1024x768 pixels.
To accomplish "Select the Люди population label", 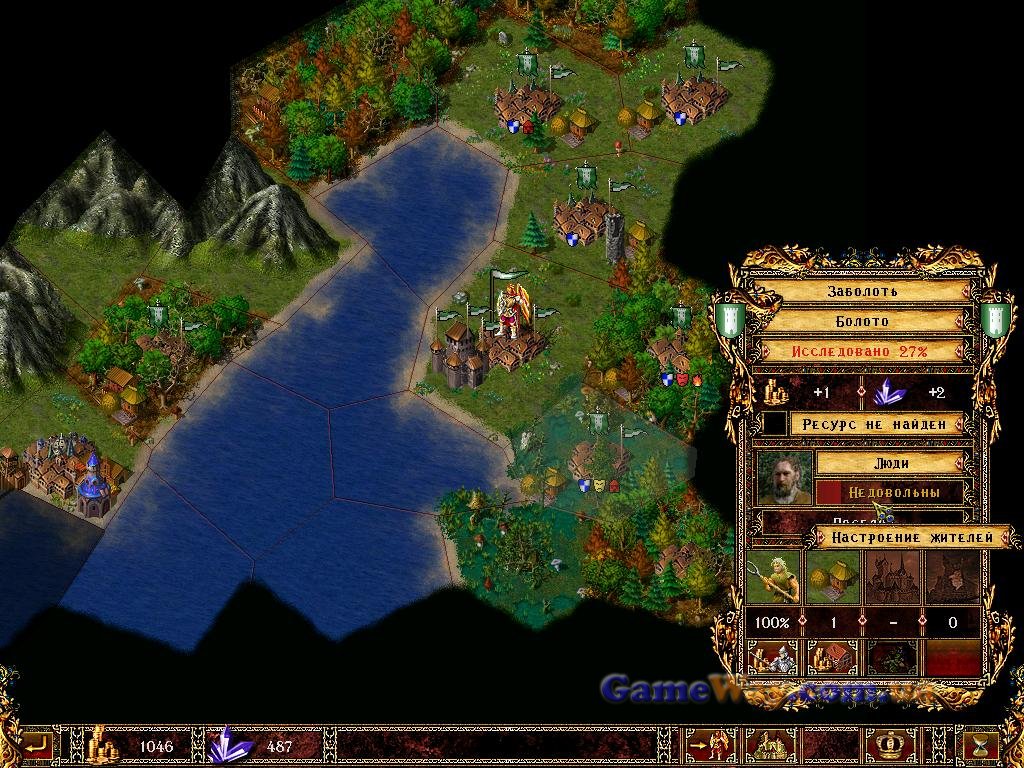I will [x=890, y=463].
